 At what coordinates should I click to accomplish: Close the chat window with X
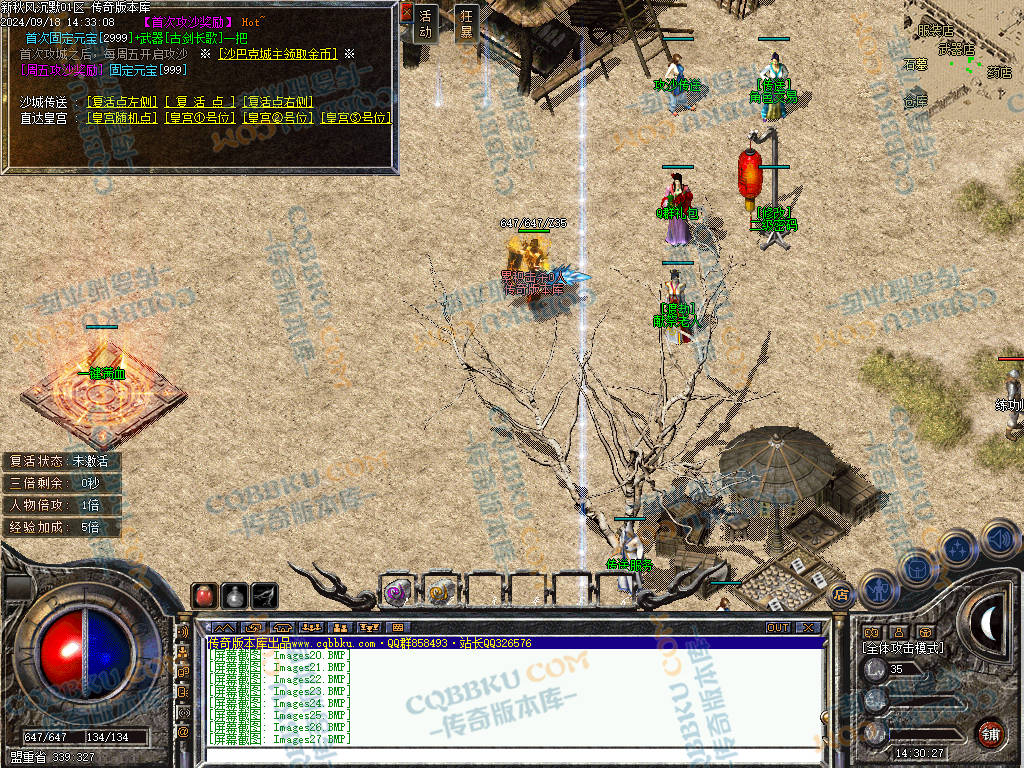(x=807, y=628)
